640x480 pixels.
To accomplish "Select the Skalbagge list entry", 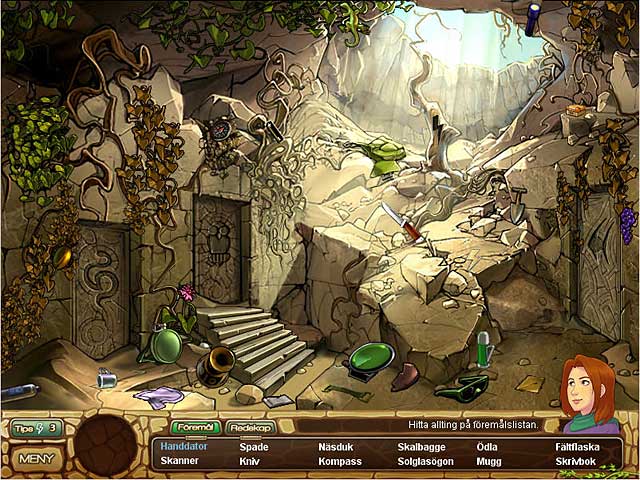I will click(421, 447).
